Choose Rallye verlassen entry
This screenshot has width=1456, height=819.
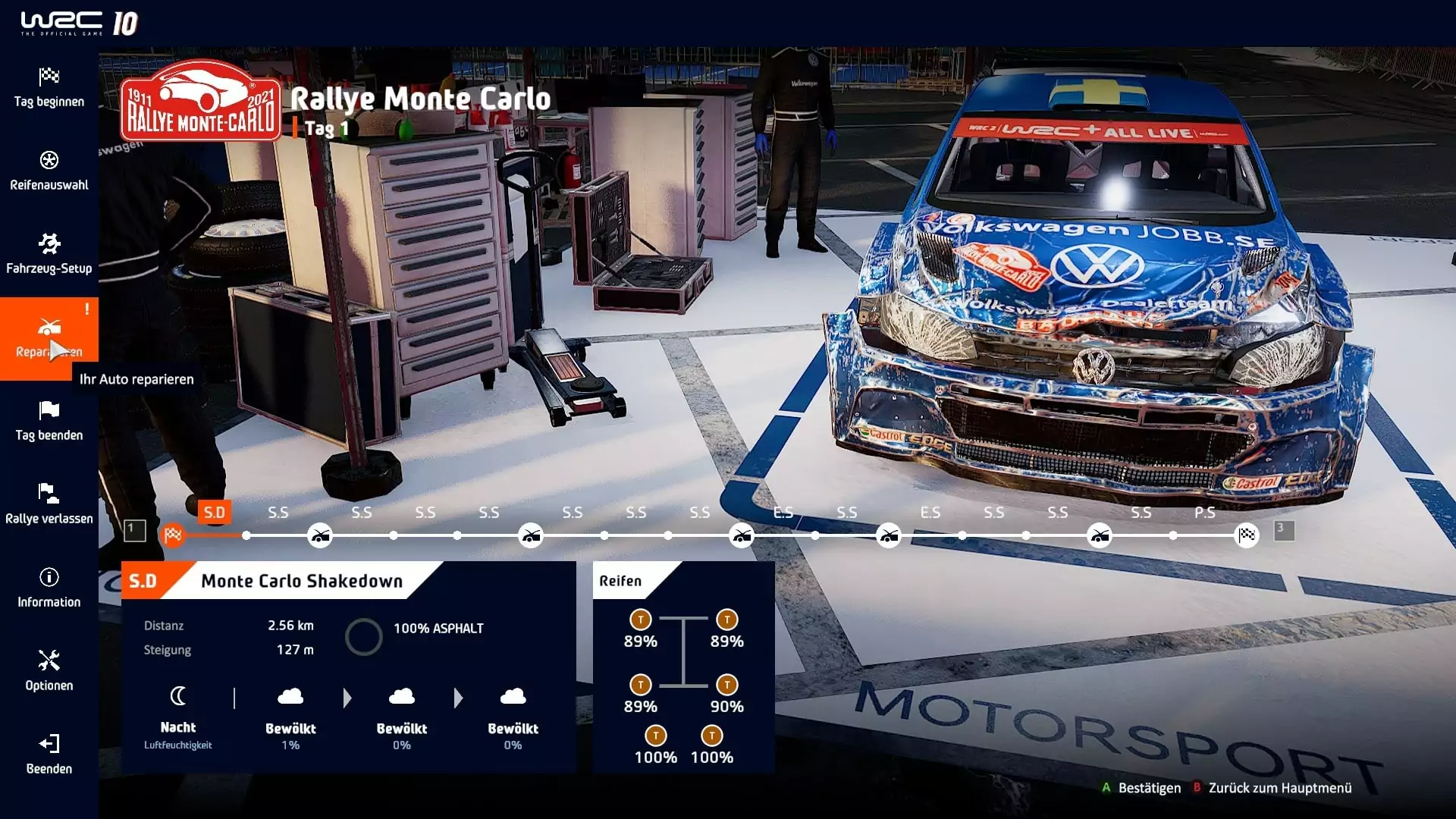(49, 505)
